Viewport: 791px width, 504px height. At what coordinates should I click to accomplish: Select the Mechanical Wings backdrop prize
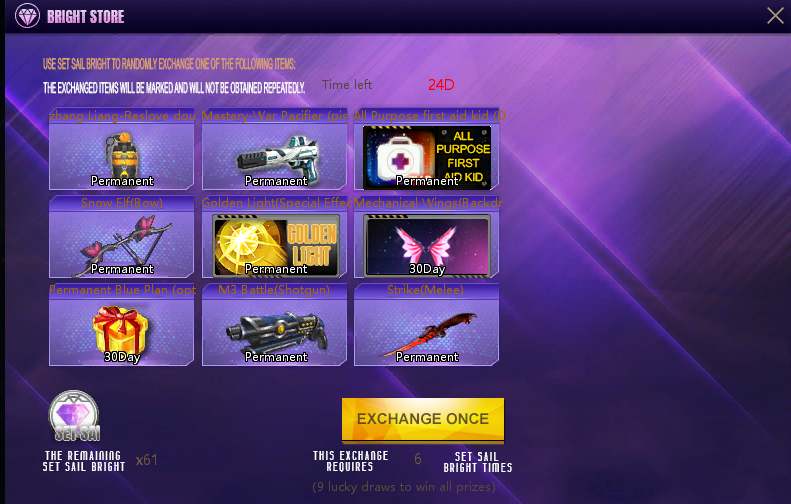point(427,244)
